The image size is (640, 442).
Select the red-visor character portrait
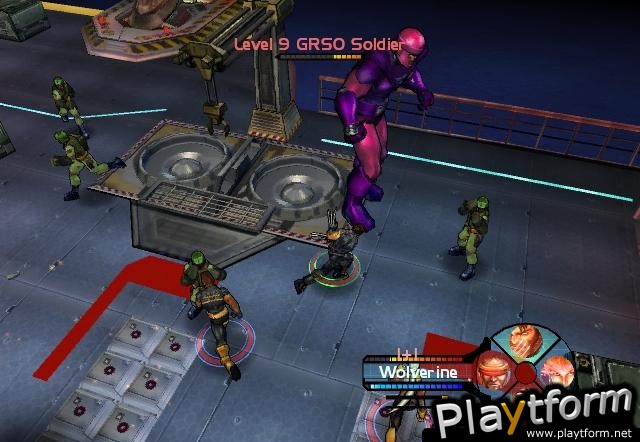(493, 369)
